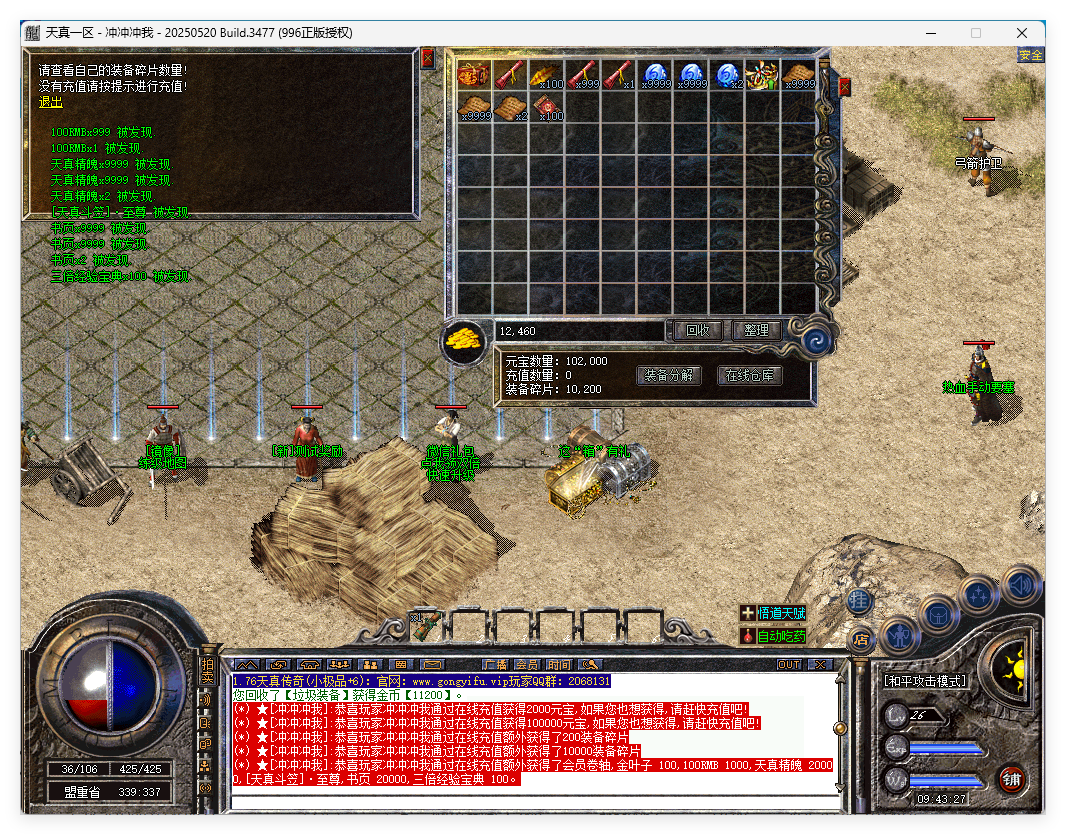Select the red book x100 item

click(548, 106)
